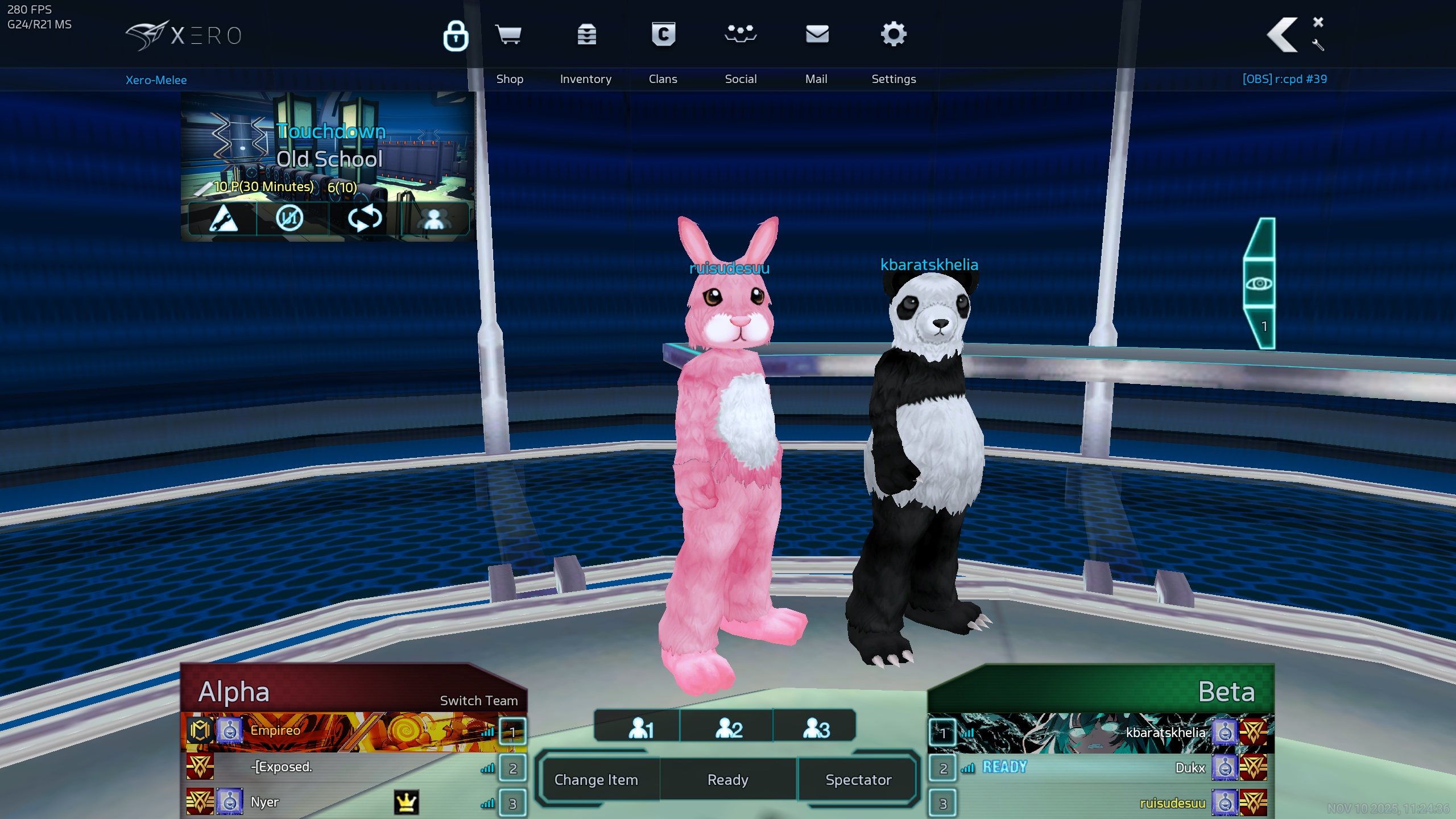This screenshot has width=1456, height=819.
Task: Switch to Spectator mode
Action: [x=858, y=780]
